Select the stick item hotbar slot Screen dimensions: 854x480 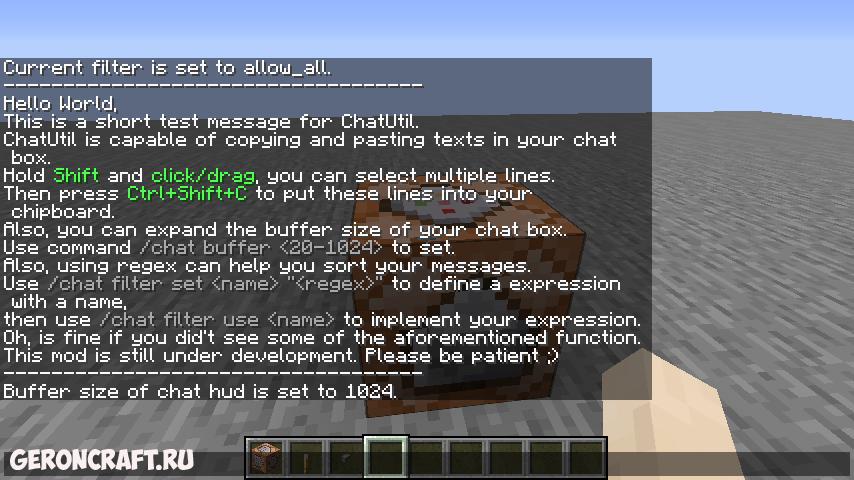[x=304, y=459]
